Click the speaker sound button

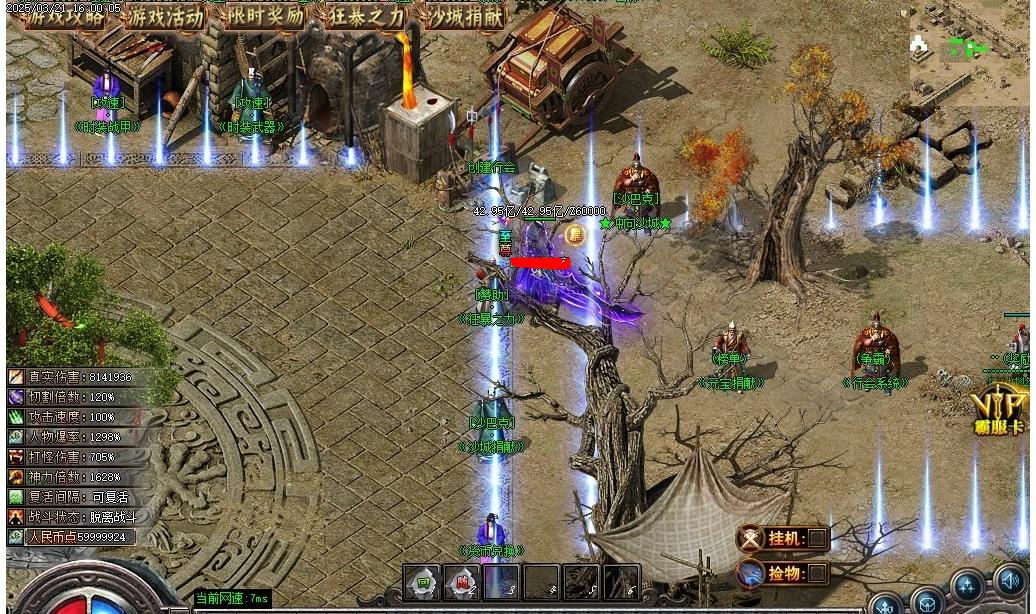pyautogui.click(x=1010, y=581)
